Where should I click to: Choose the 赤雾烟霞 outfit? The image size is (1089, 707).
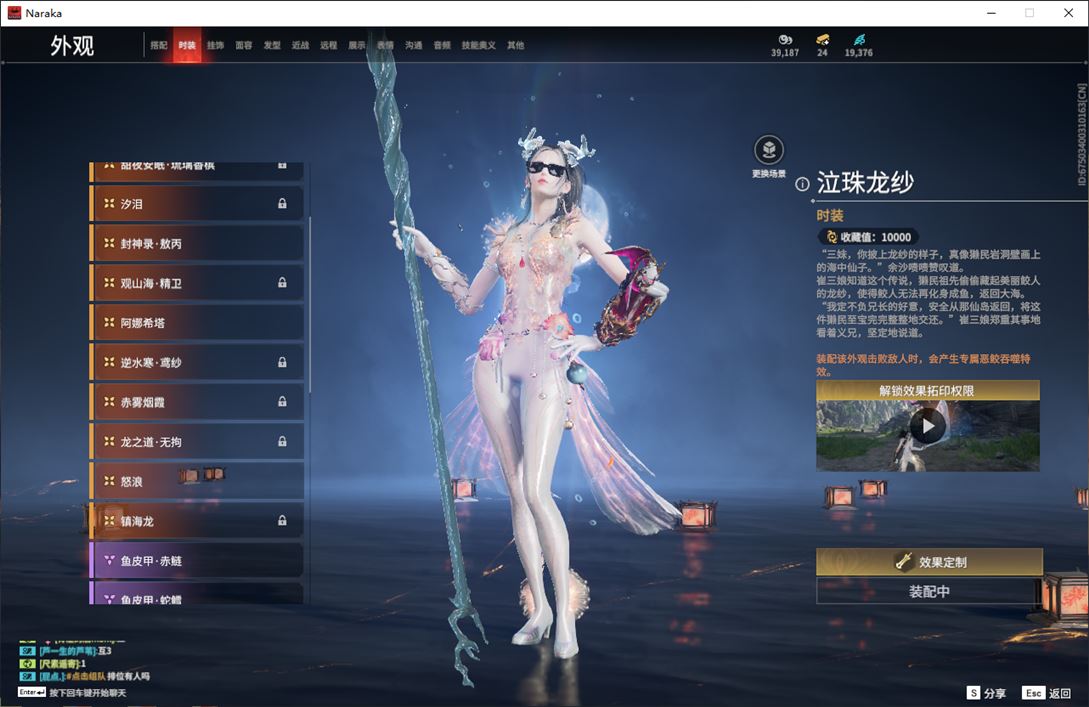tap(197, 402)
